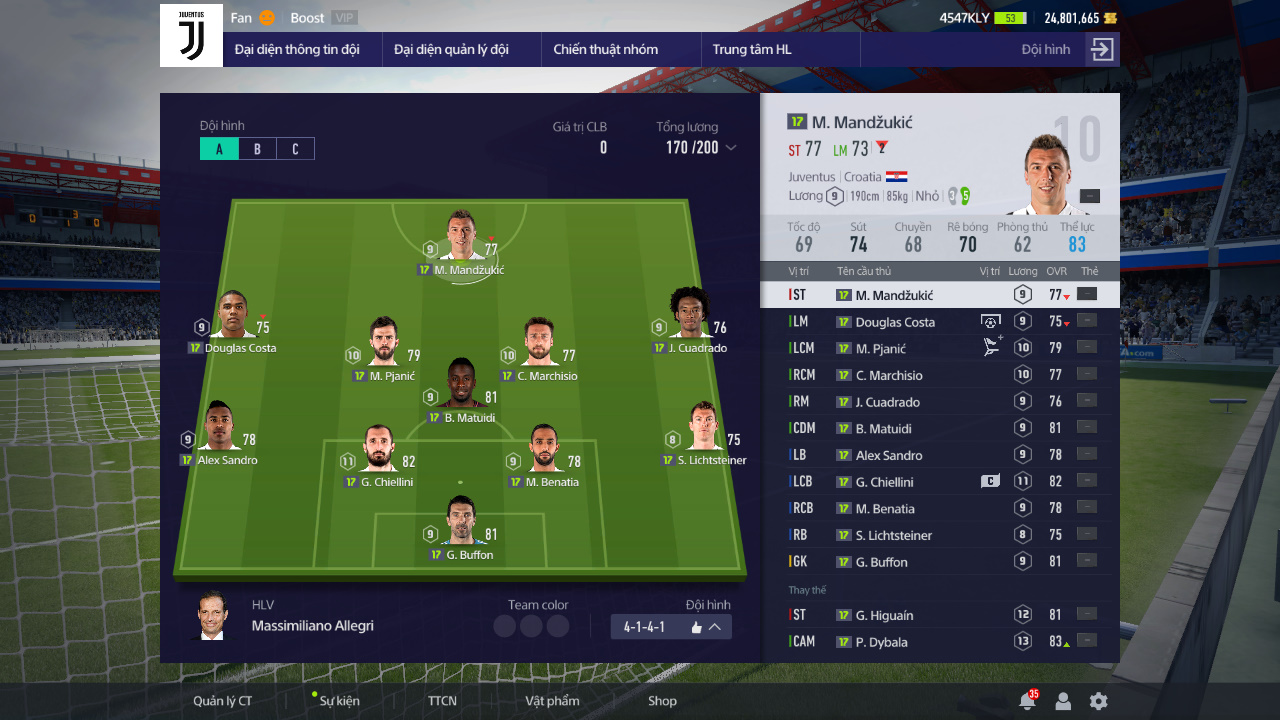Viewport: 1280px width, 720px height.
Task: Expand the Tổng lương dropdown arrow
Action: tap(731, 148)
